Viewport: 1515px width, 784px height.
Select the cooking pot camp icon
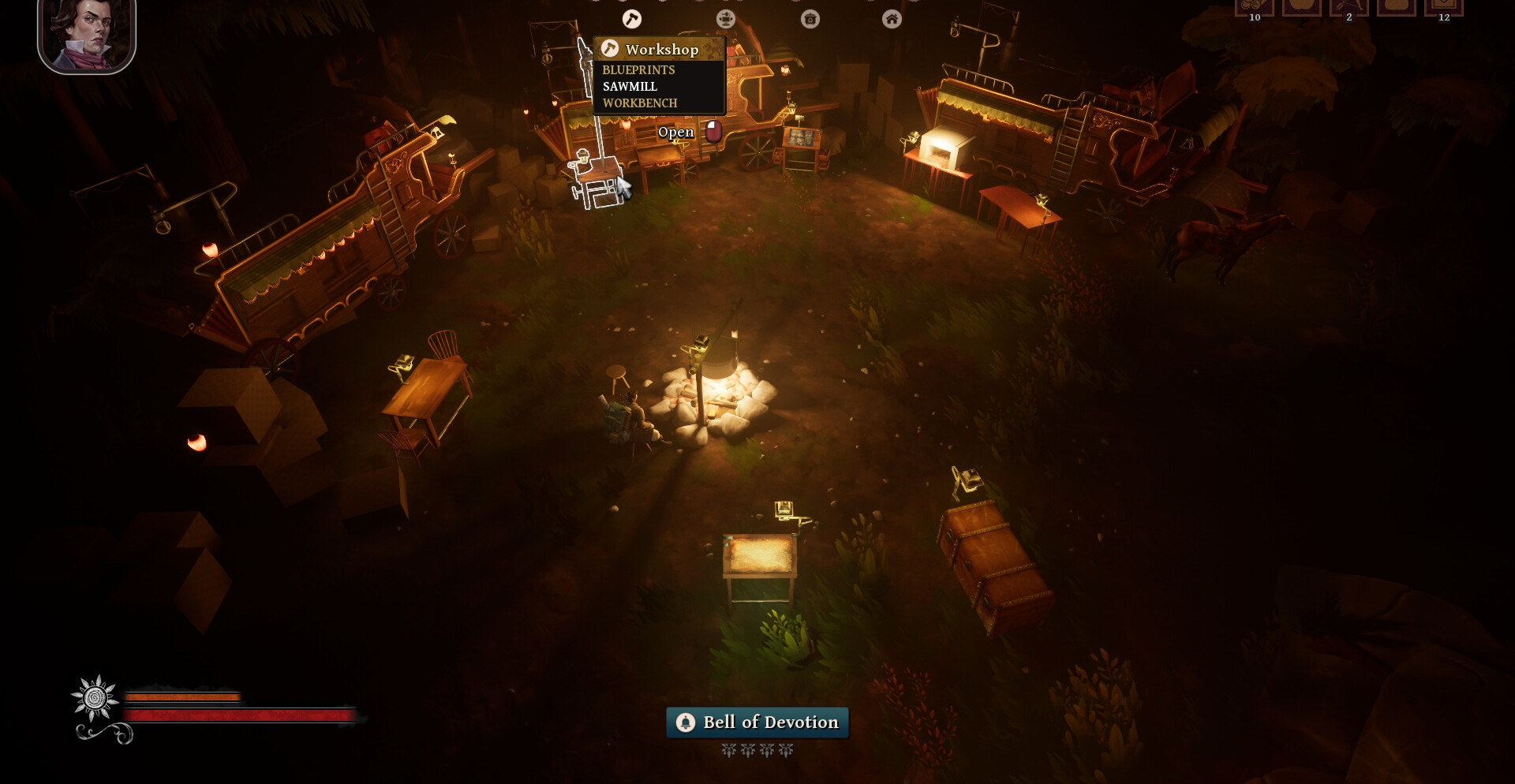tap(810, 20)
